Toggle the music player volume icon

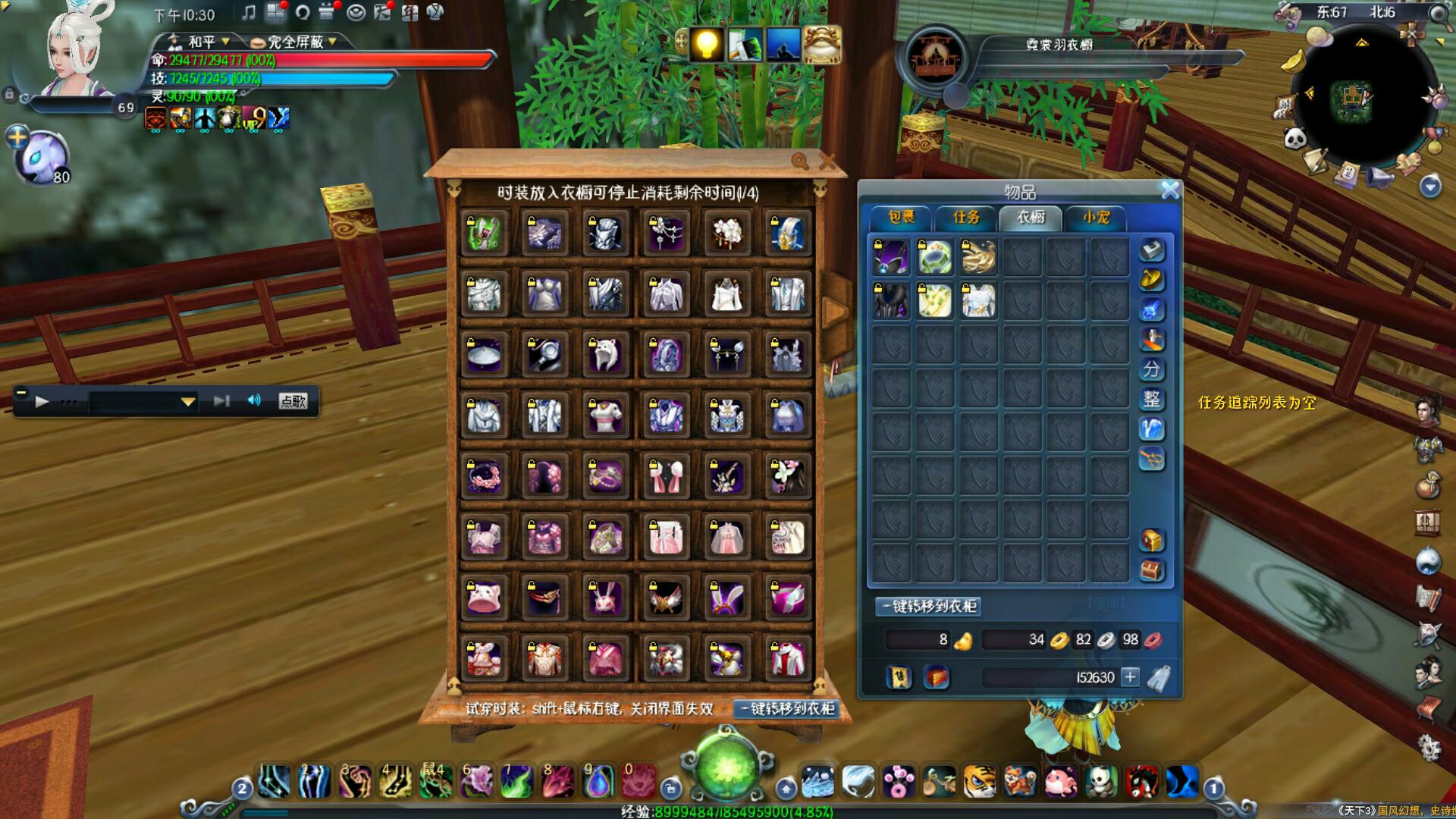(x=254, y=400)
